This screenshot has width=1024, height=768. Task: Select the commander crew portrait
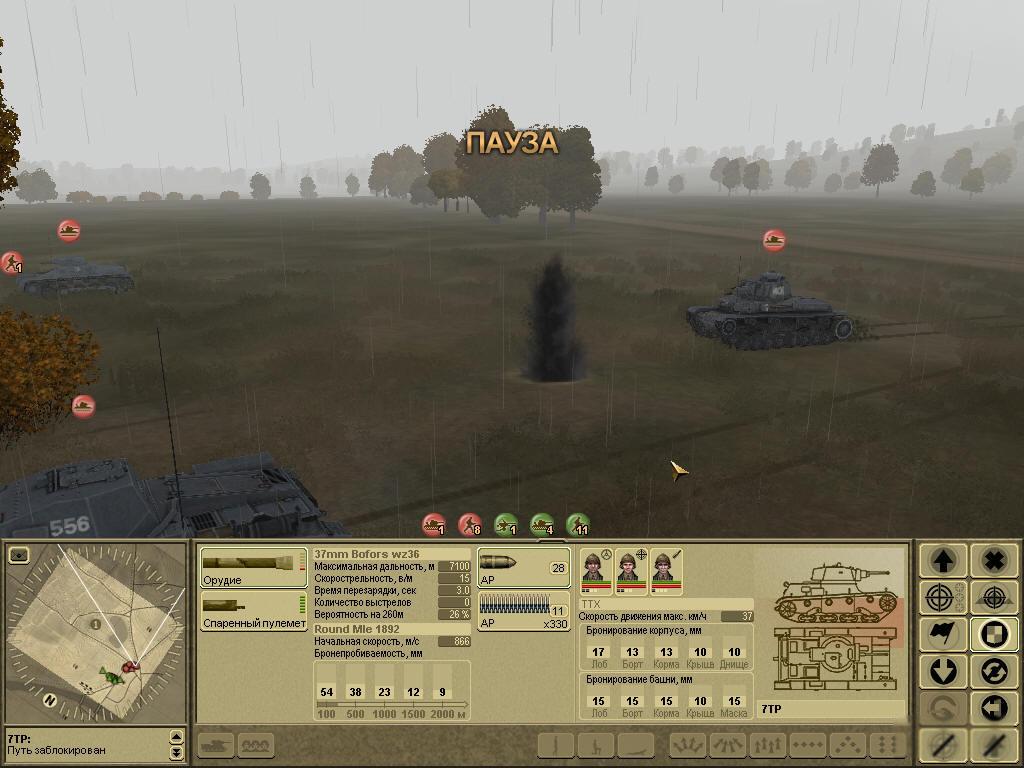592,572
